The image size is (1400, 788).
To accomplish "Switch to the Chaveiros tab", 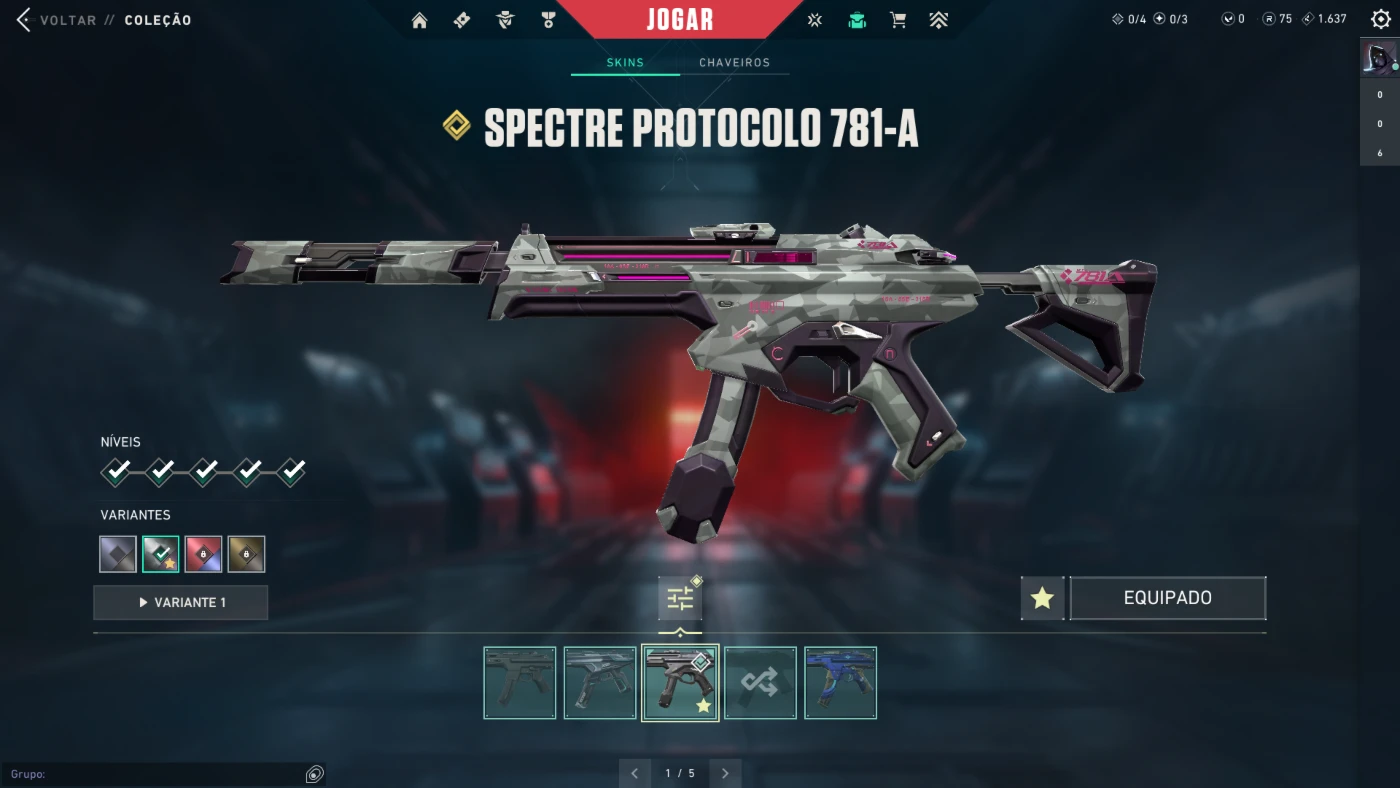I will 734,63.
